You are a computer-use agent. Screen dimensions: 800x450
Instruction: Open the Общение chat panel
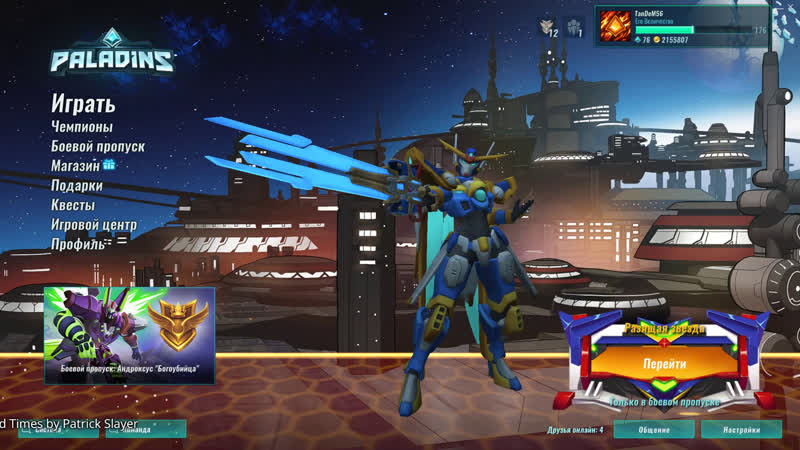654,430
